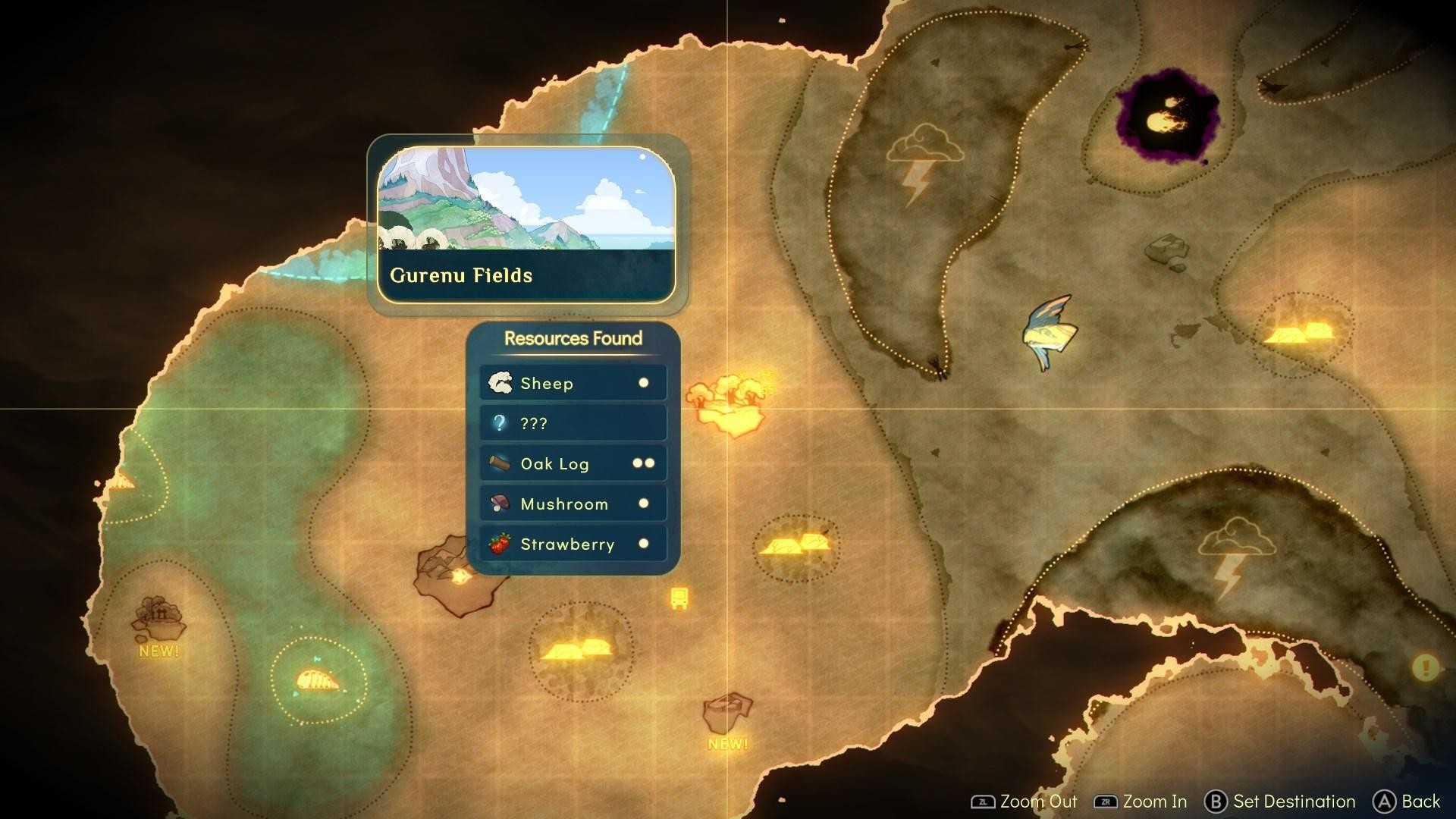Toggle the Strawberry availability dot
Viewport: 1456px width, 819px height.
(x=644, y=544)
